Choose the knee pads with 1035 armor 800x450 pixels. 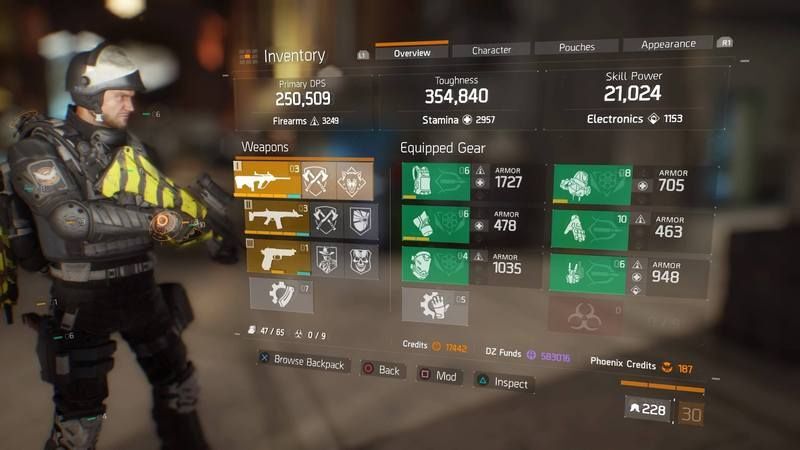pos(436,265)
